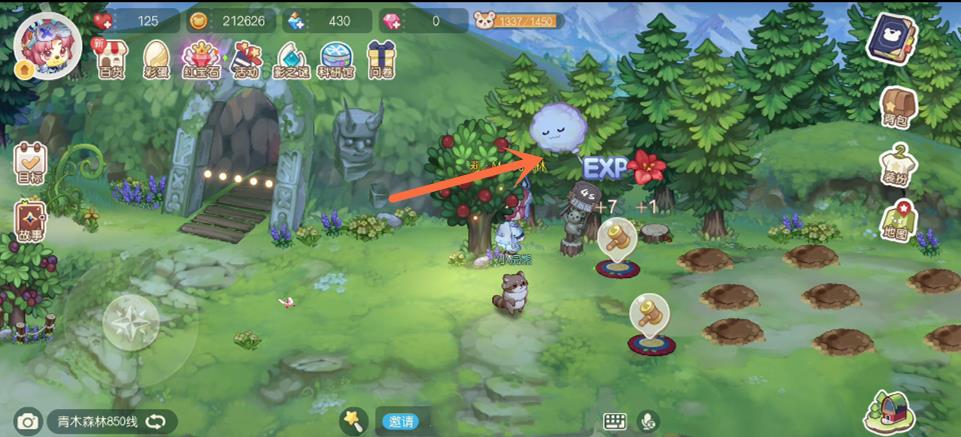Switch server line for 青木森林850线
961x437 pixels.
point(155,422)
